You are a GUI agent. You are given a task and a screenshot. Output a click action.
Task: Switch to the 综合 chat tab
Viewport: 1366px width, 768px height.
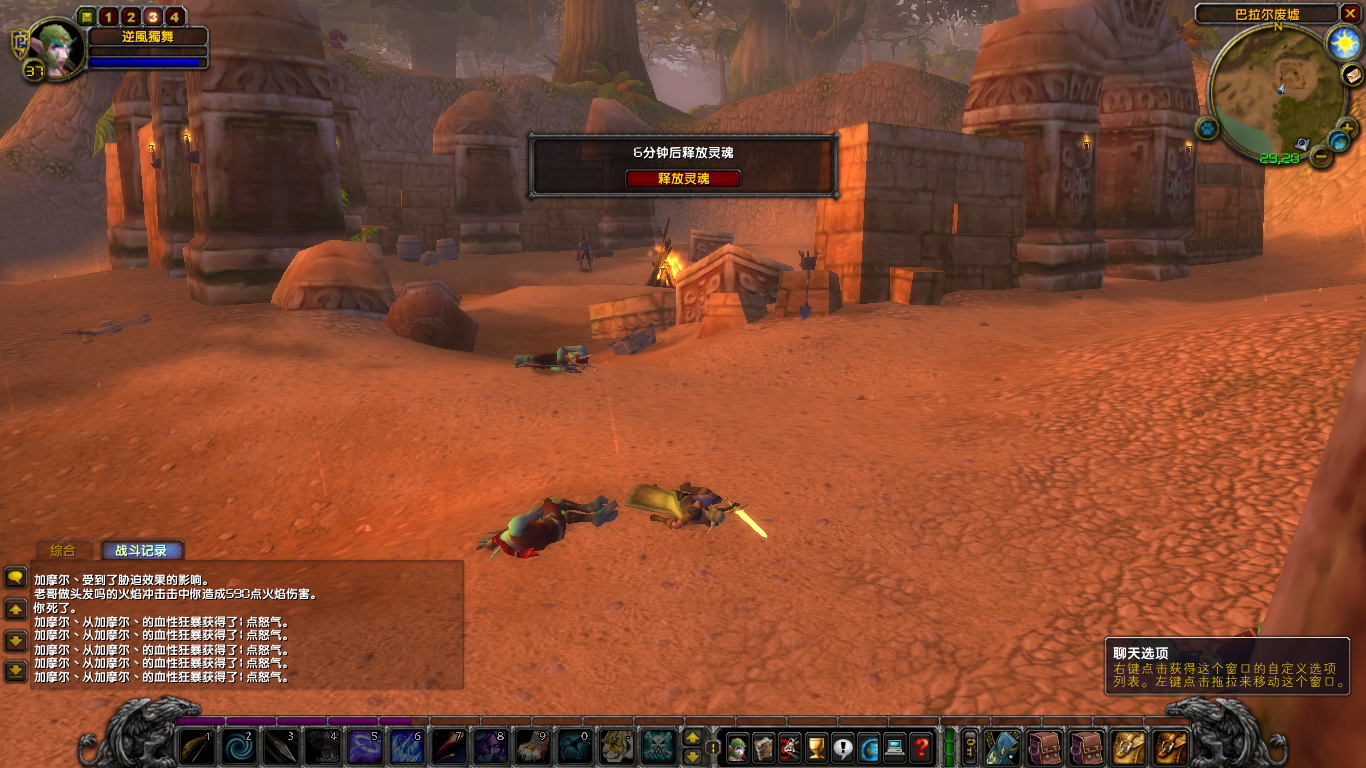[x=63, y=550]
